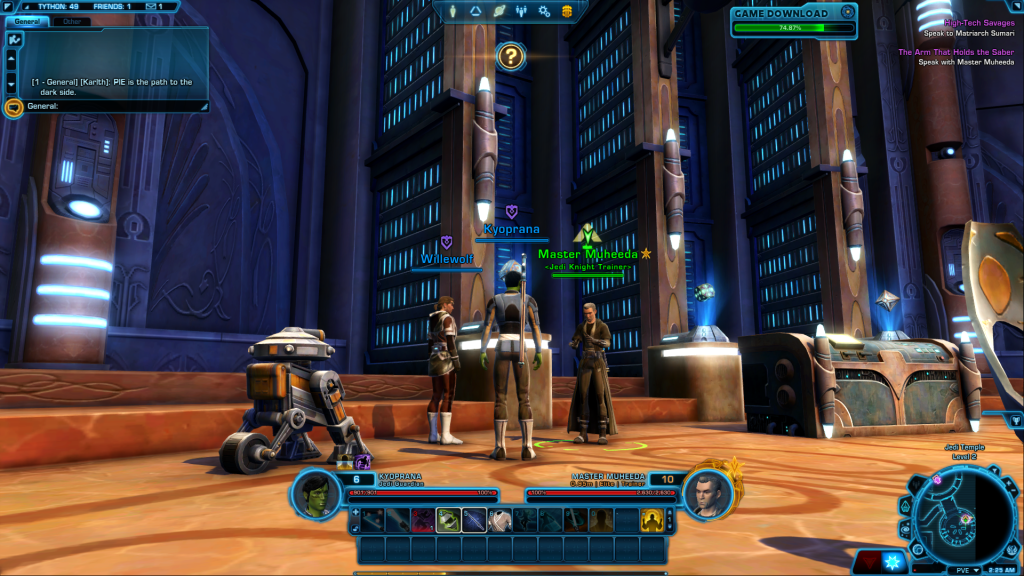Open the planet galaxy map icon in top menu
This screenshot has width=1024, height=576.
[497, 11]
